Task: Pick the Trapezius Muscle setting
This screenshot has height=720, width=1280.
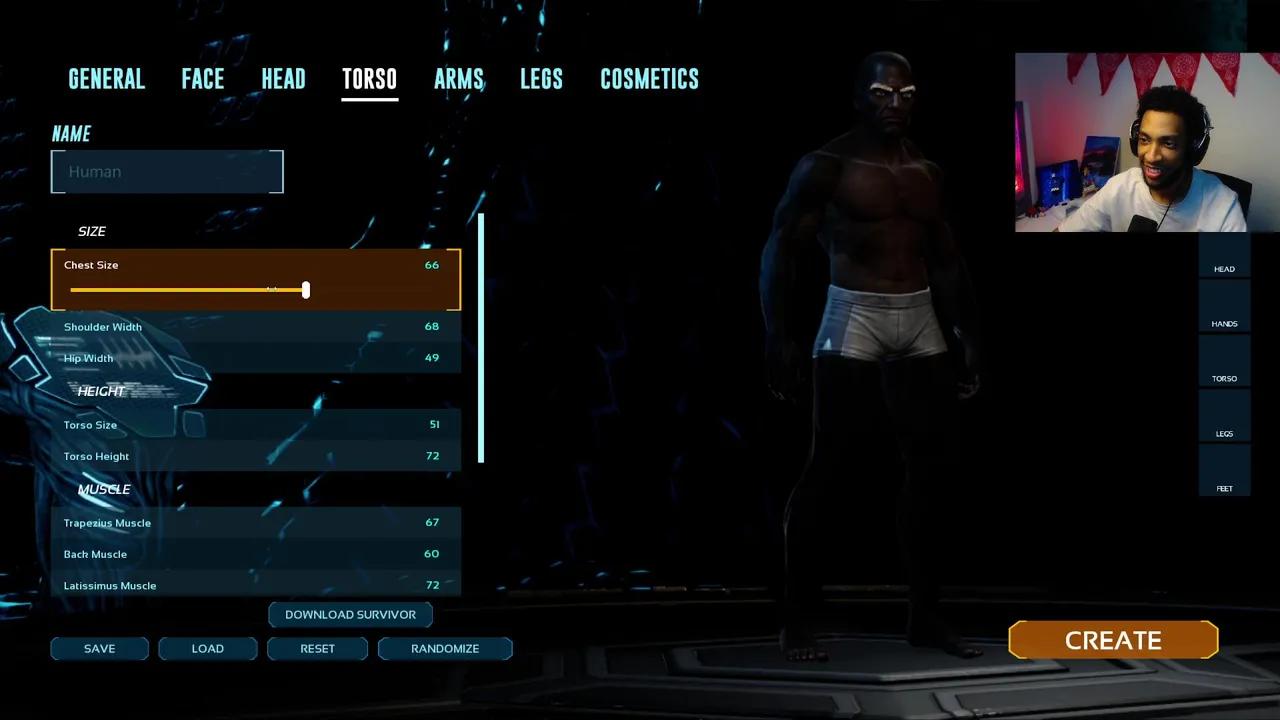Action: [255, 523]
